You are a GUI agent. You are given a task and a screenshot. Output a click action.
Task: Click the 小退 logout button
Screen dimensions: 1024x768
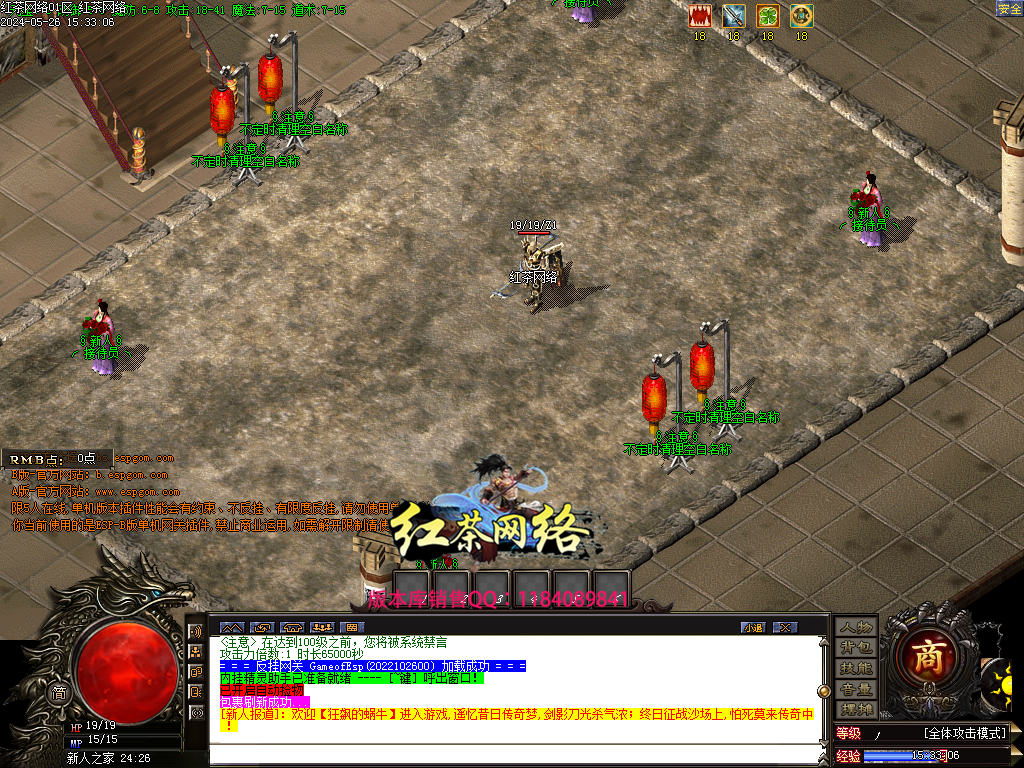tap(753, 627)
